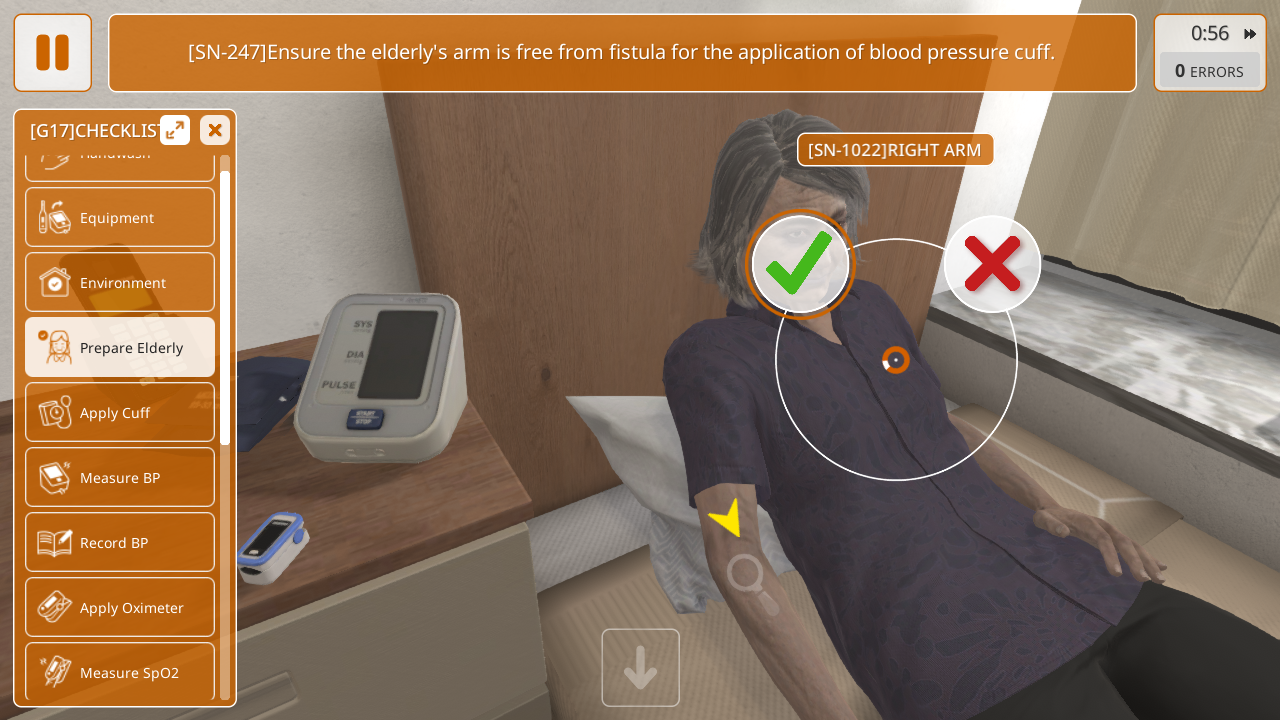Select the Apply Cuff step
This screenshot has height=720, width=1280.
pyautogui.click(x=120, y=412)
